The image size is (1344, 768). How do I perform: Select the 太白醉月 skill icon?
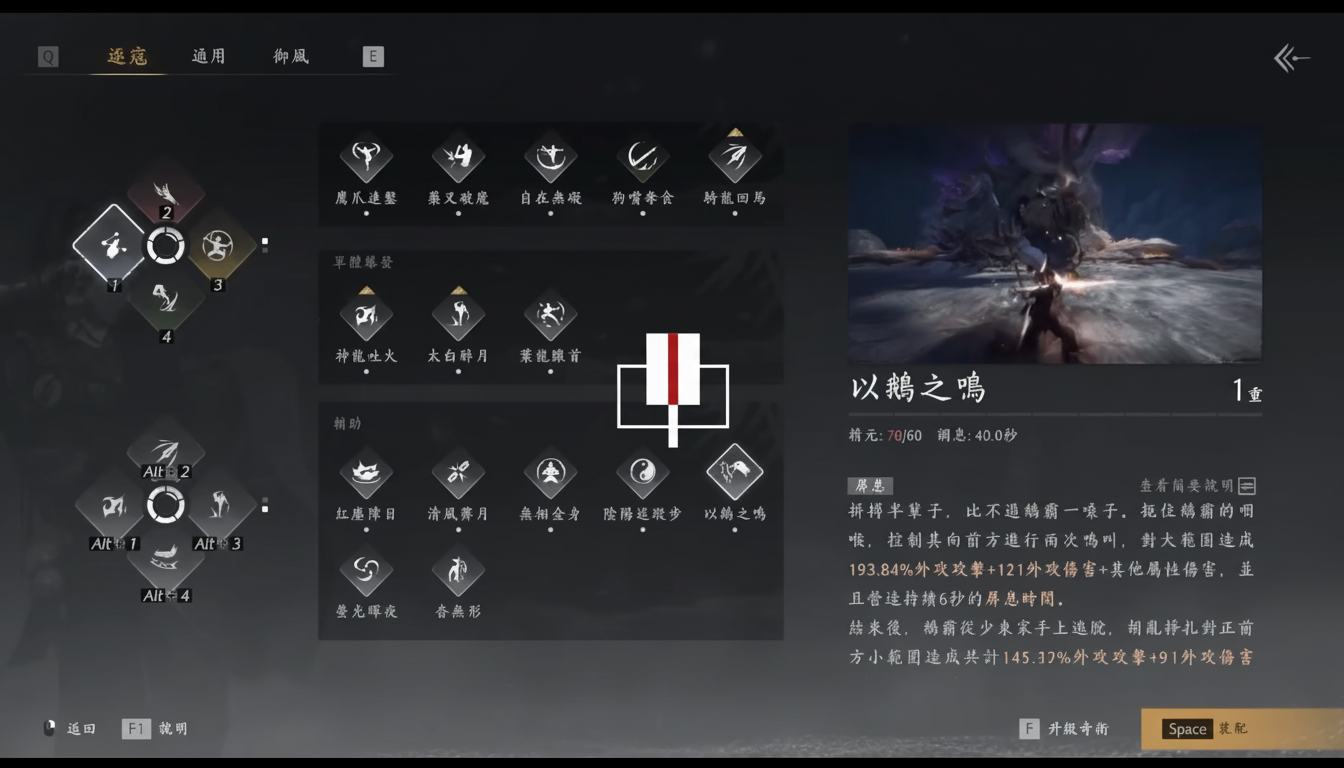click(457, 315)
